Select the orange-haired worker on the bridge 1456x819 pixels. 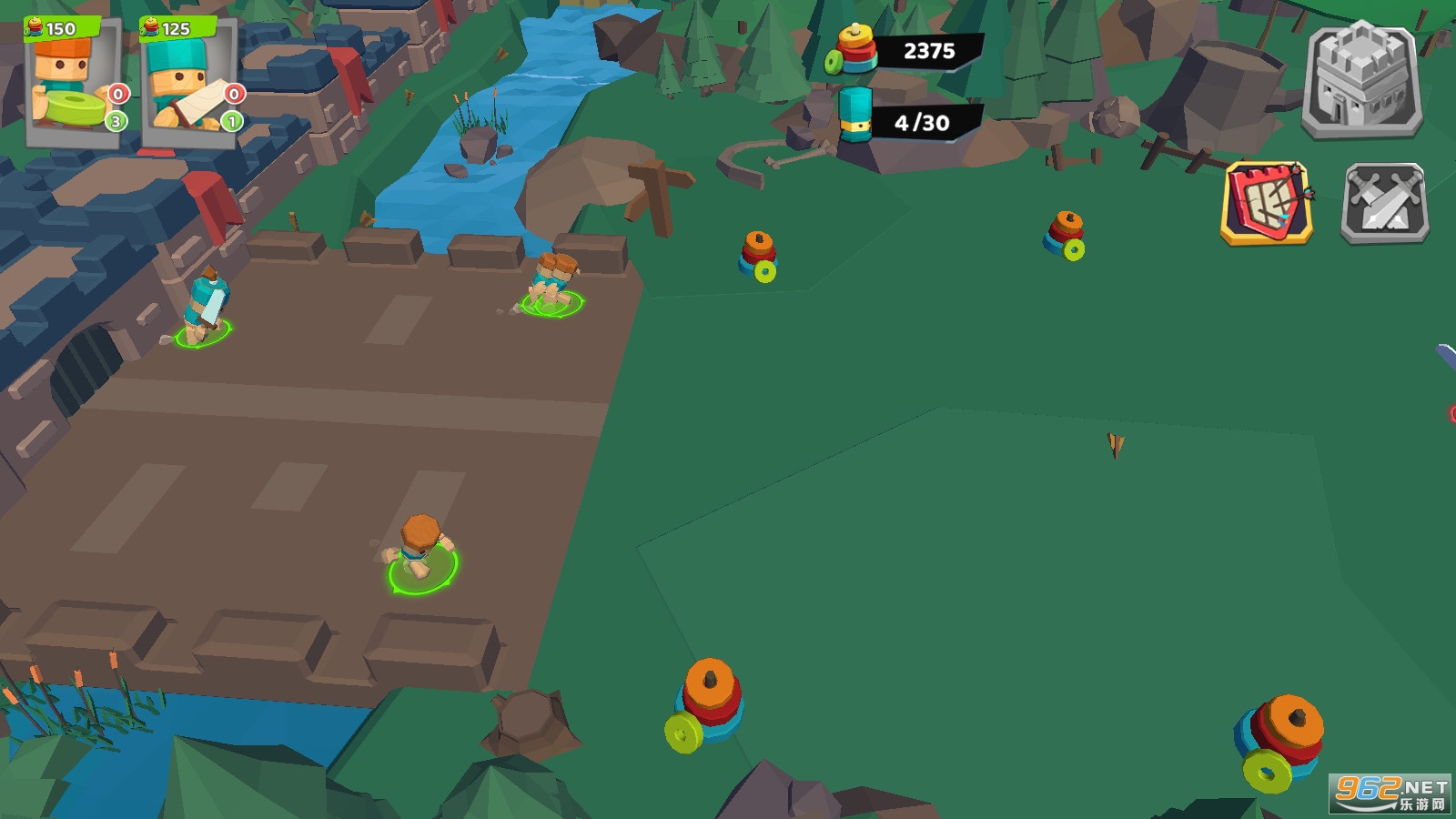[420, 549]
